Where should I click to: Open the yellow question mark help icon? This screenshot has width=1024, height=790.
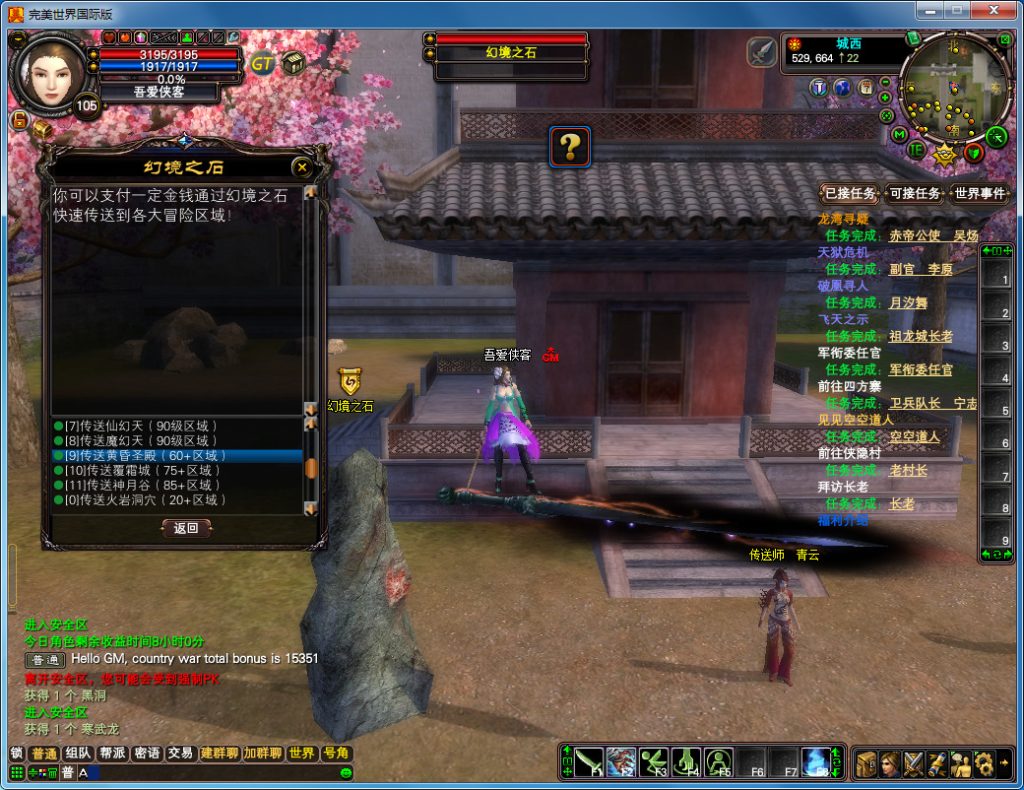click(x=569, y=147)
